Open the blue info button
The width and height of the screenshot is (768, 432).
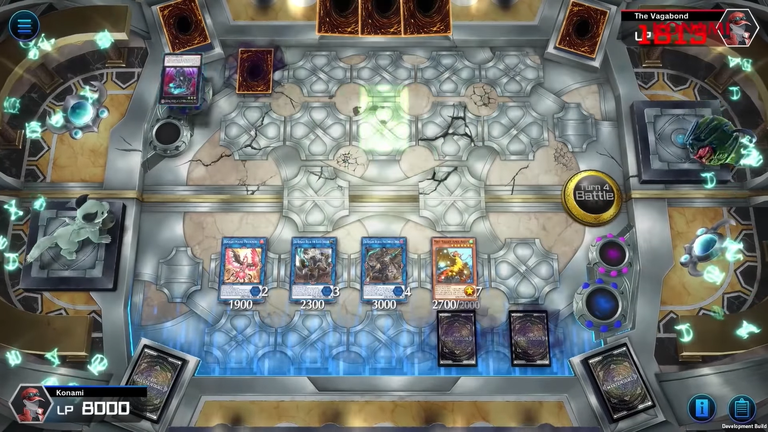702,407
